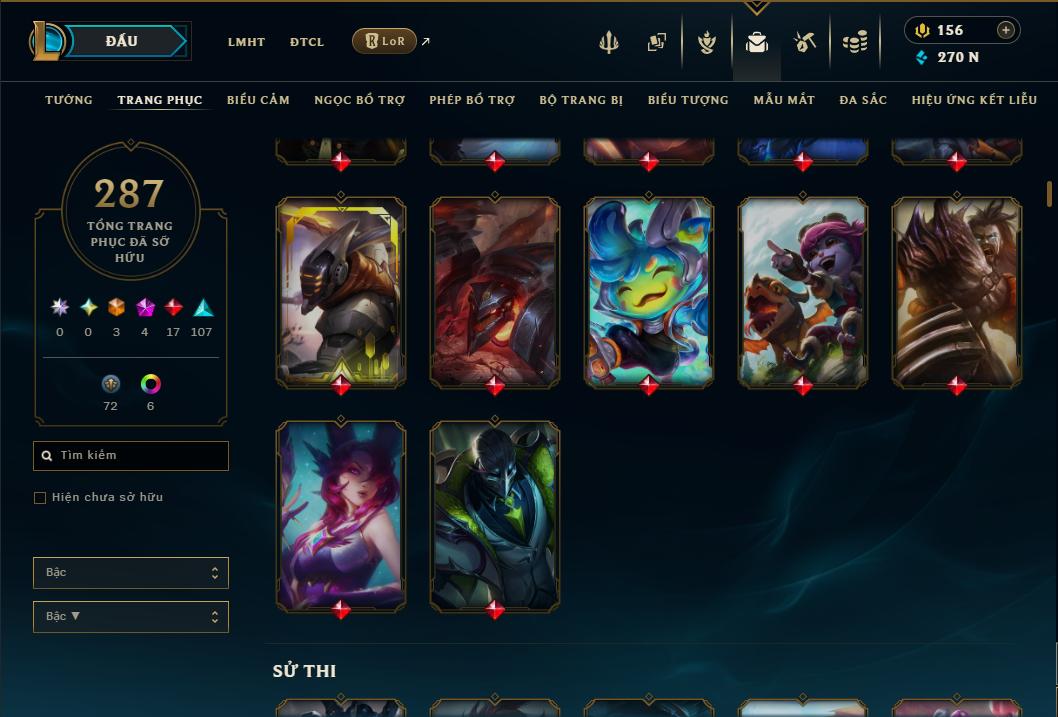Select the blue yellow-faced Yuumi skin card
This screenshot has height=717, width=1058.
pos(649,292)
